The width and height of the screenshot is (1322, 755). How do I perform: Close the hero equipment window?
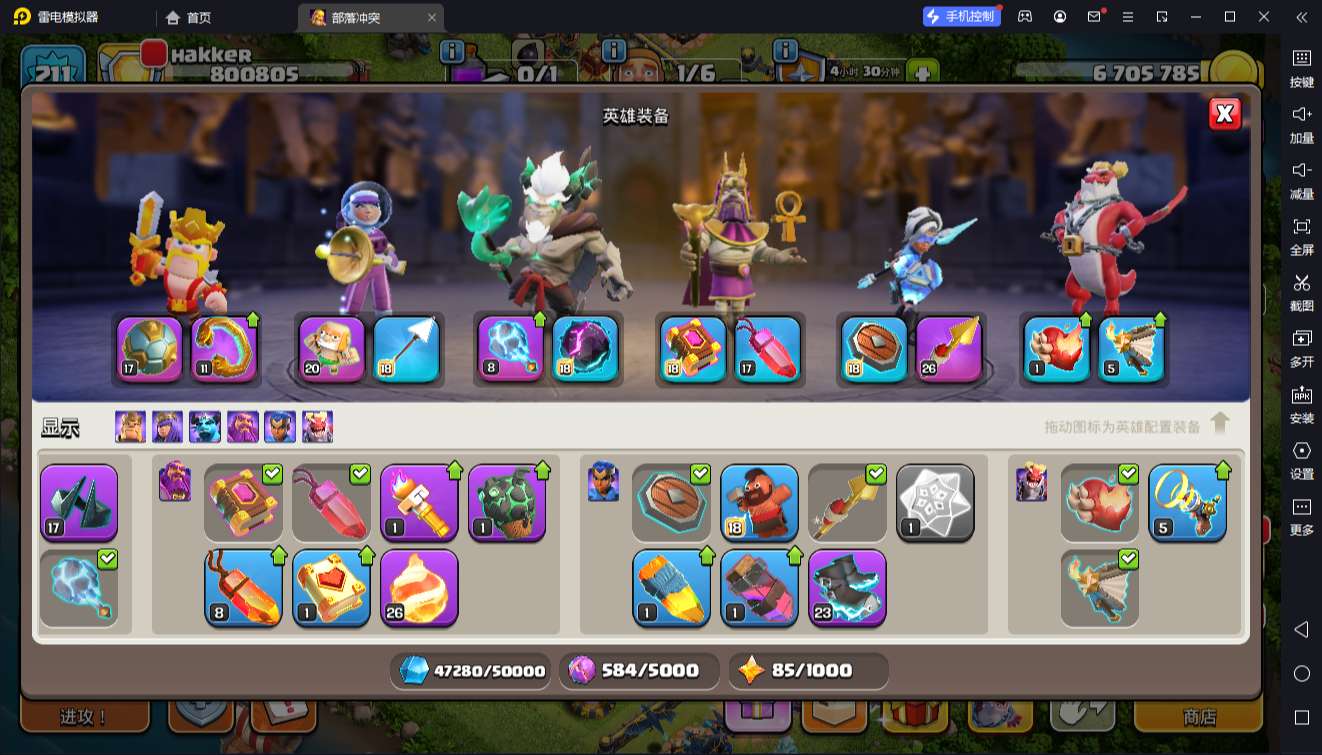click(x=1225, y=114)
